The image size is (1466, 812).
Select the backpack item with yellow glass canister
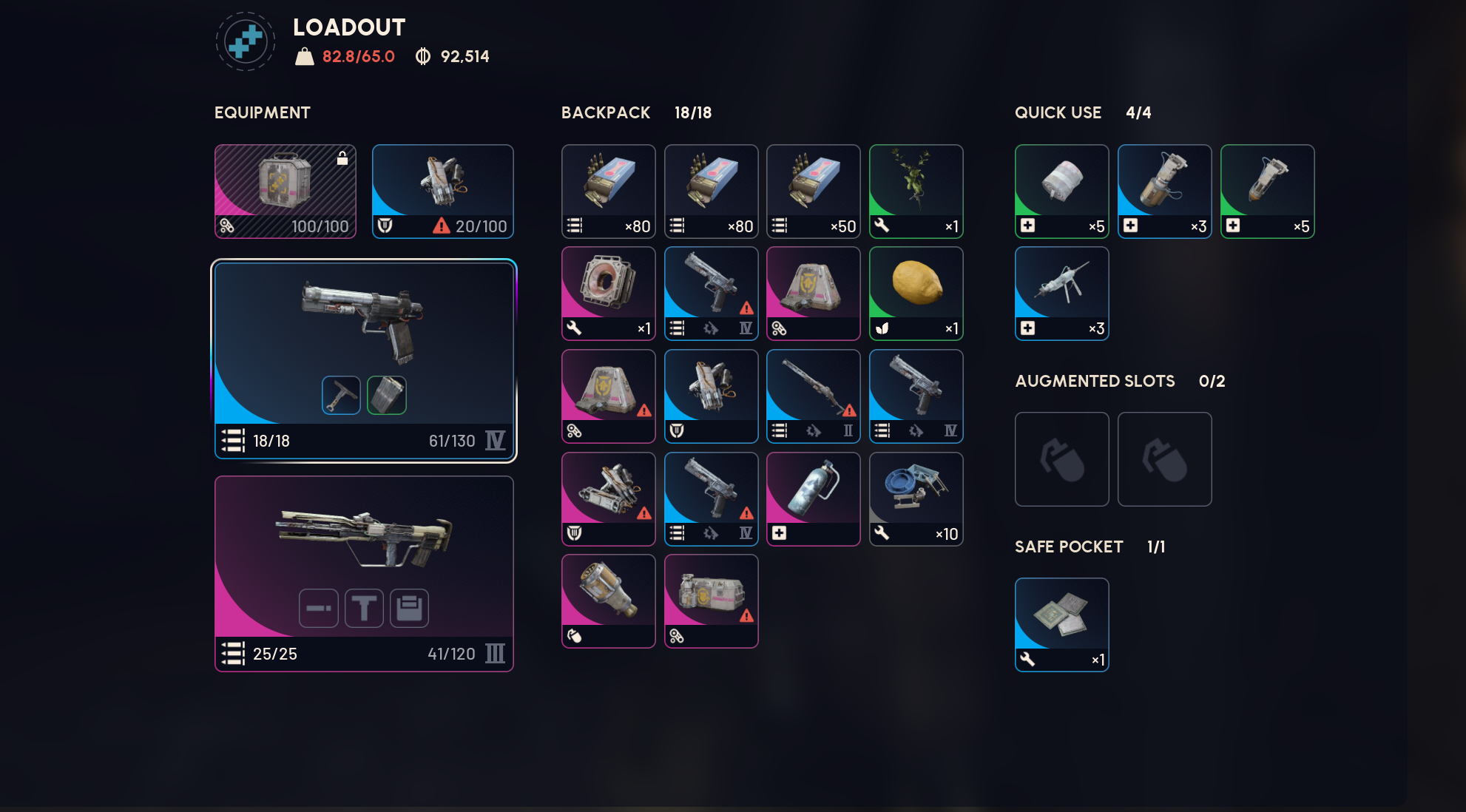click(x=608, y=600)
